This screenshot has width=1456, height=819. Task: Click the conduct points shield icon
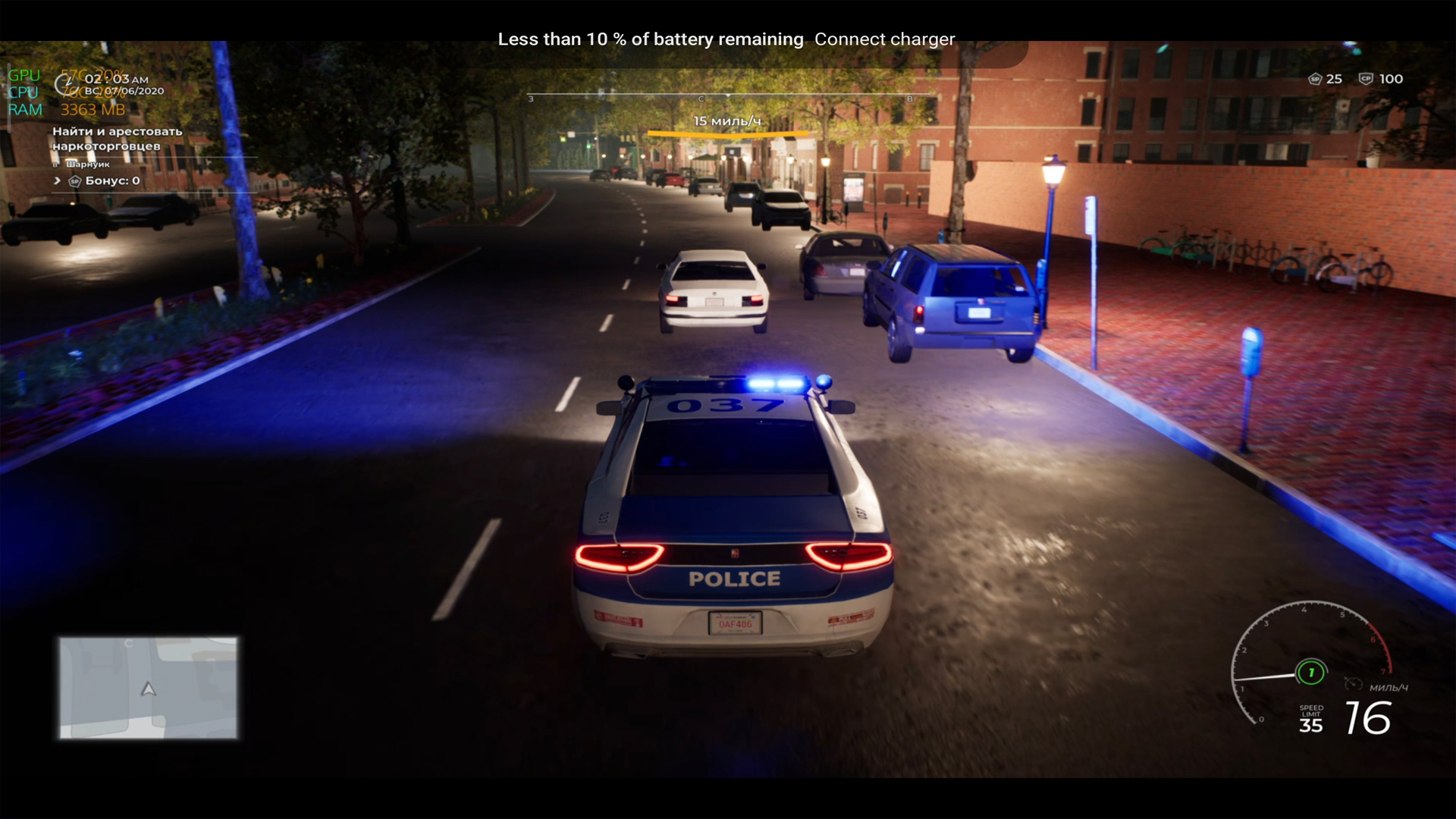click(1365, 79)
